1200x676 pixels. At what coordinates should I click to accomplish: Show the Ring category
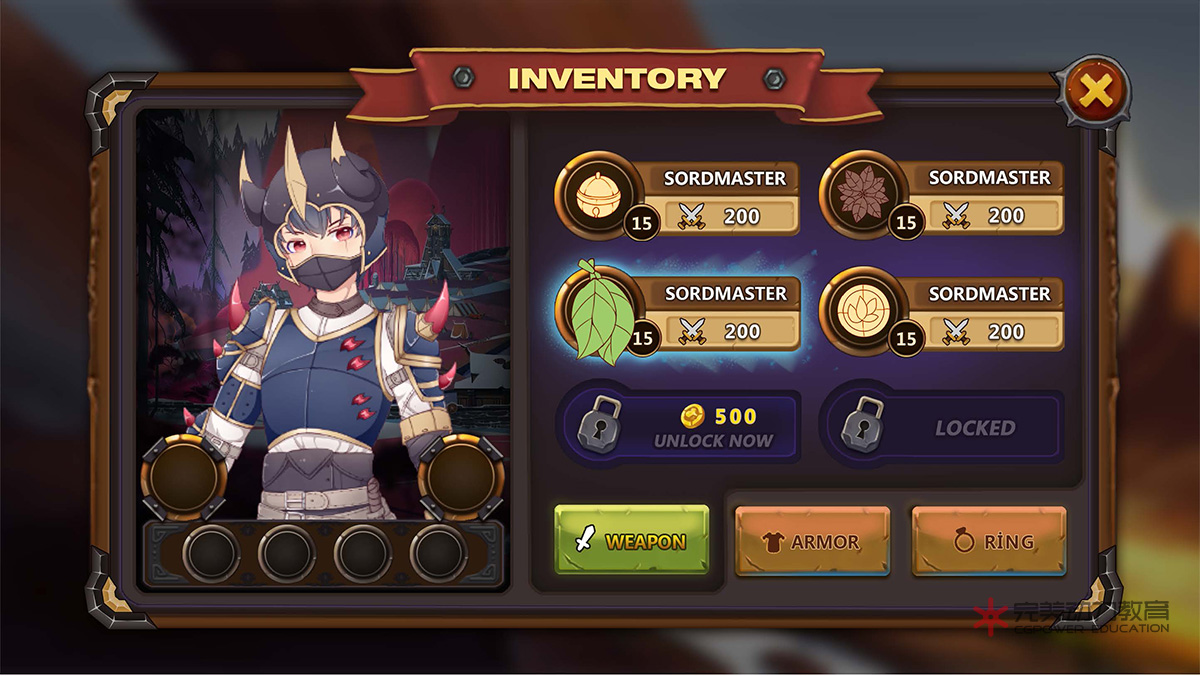(x=989, y=541)
